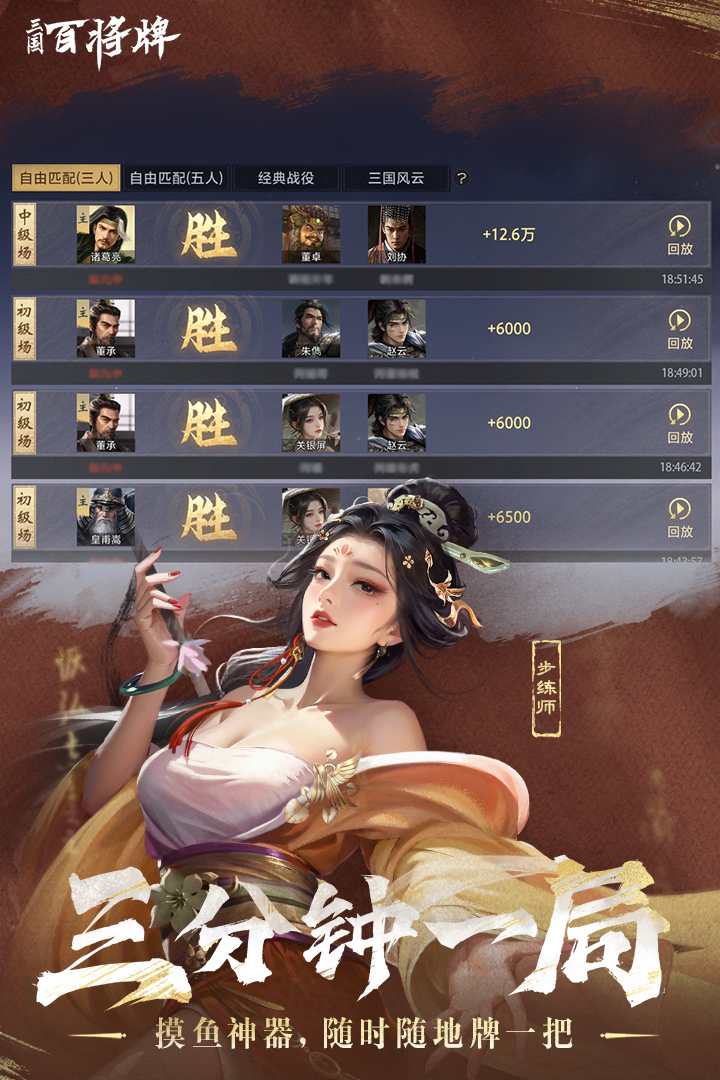Viewport: 720px width, 1080px height.
Task: Replay the +6500 皇甫嵩 match
Action: pyautogui.click(x=680, y=517)
